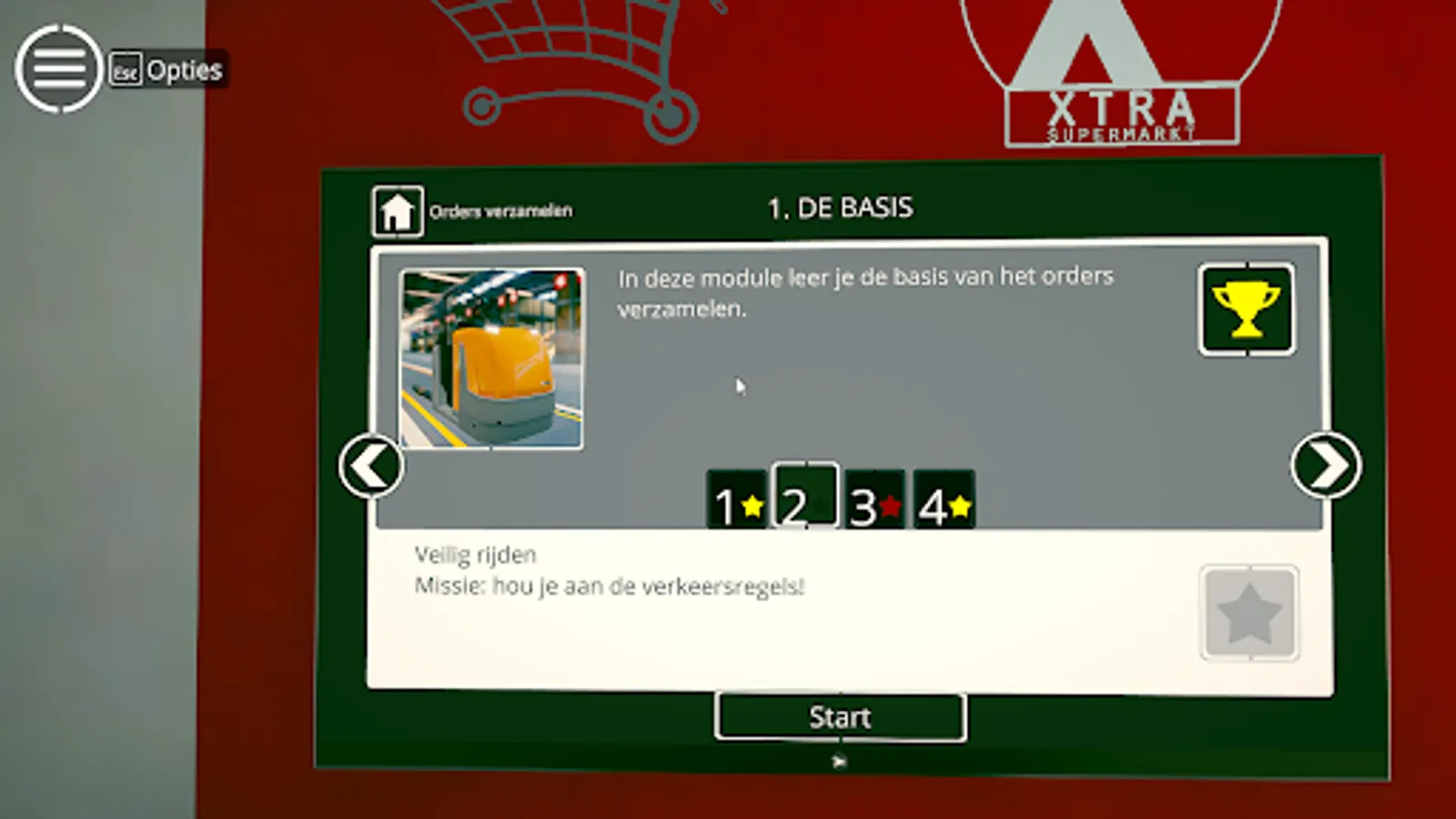The width and height of the screenshot is (1456, 819).
Task: Select level 4 of De Basis module
Action: (x=943, y=499)
